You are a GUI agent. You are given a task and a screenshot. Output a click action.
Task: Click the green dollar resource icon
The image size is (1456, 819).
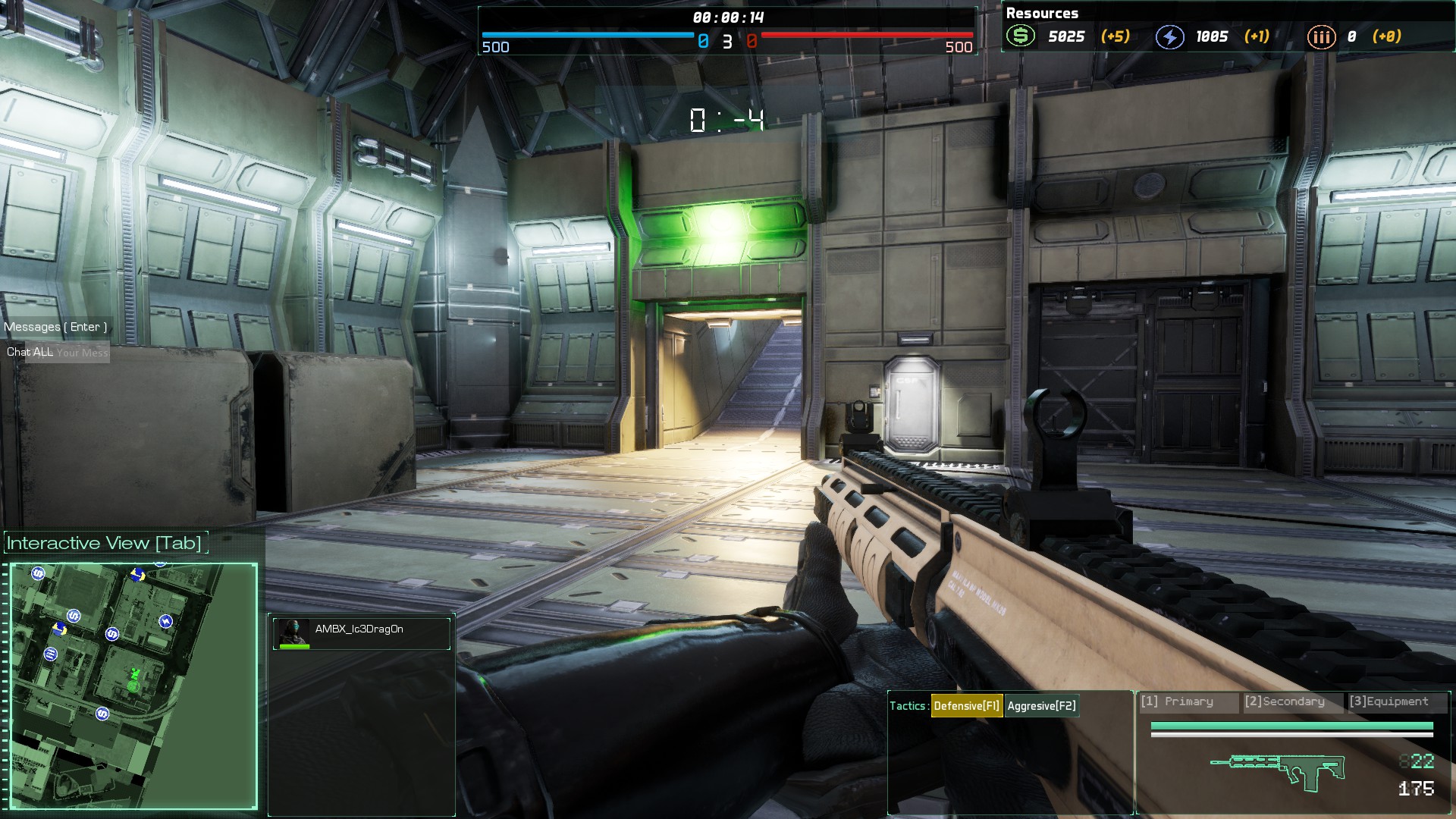point(1021,36)
